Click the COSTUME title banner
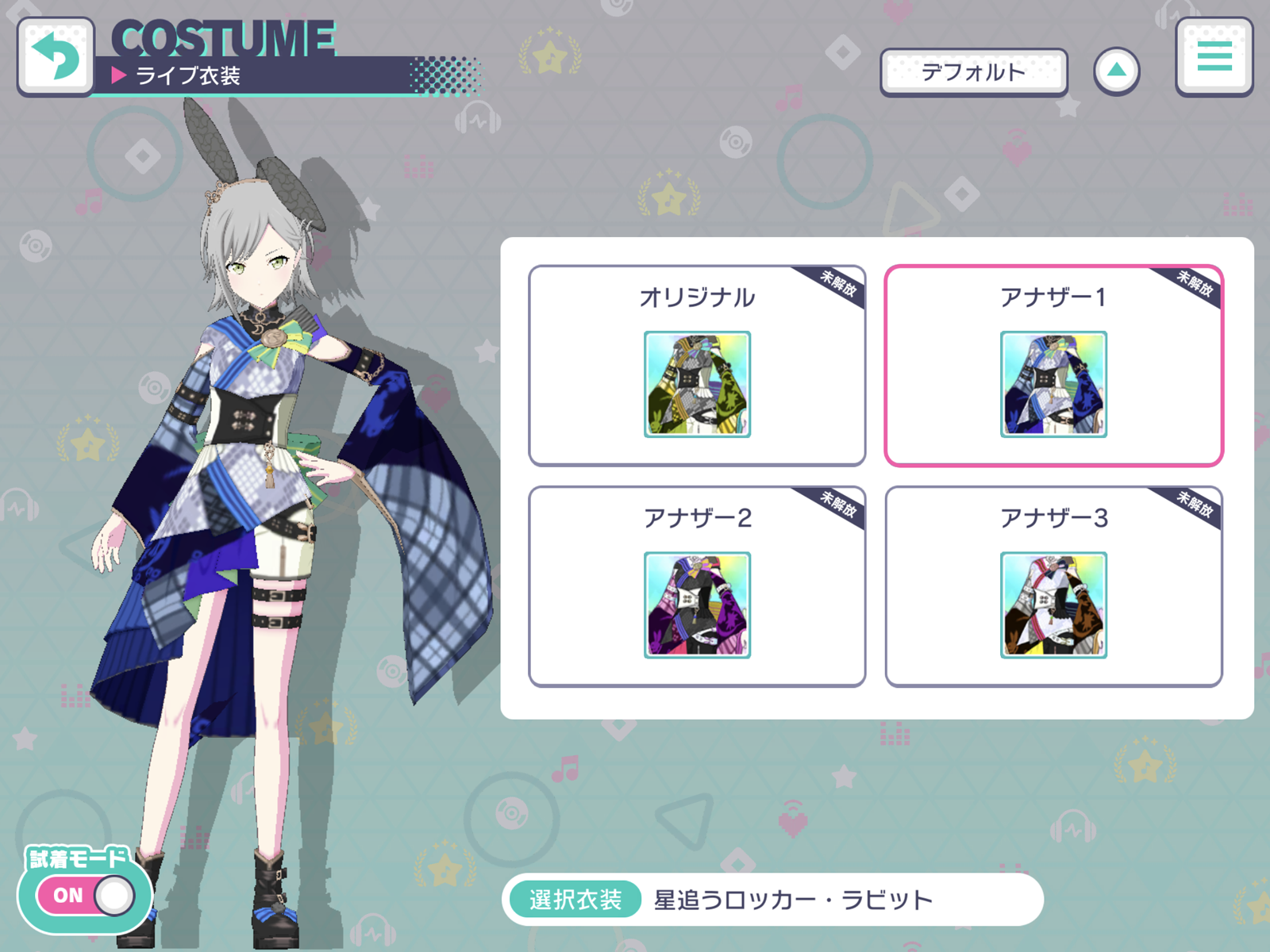 [222, 38]
